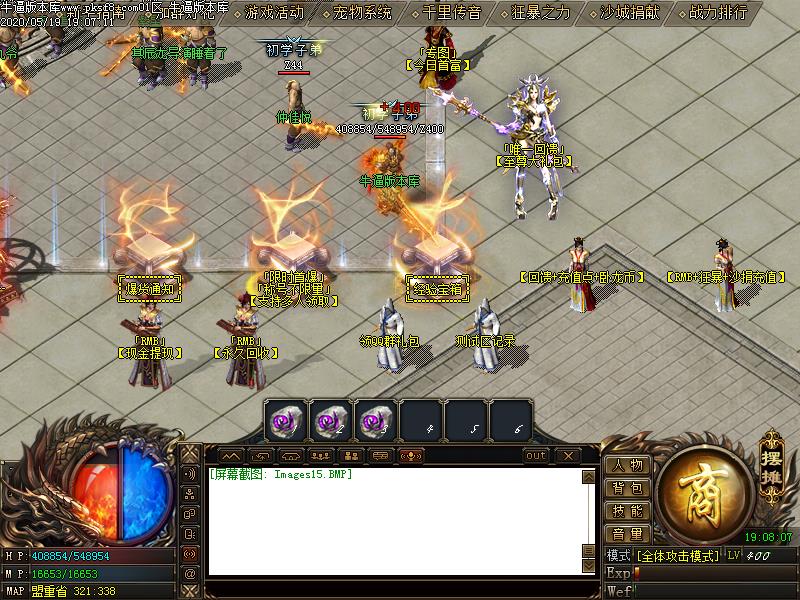This screenshot has width=800, height=600.
Task: Use the purple swirl stone in slot 3
Action: 374,422
